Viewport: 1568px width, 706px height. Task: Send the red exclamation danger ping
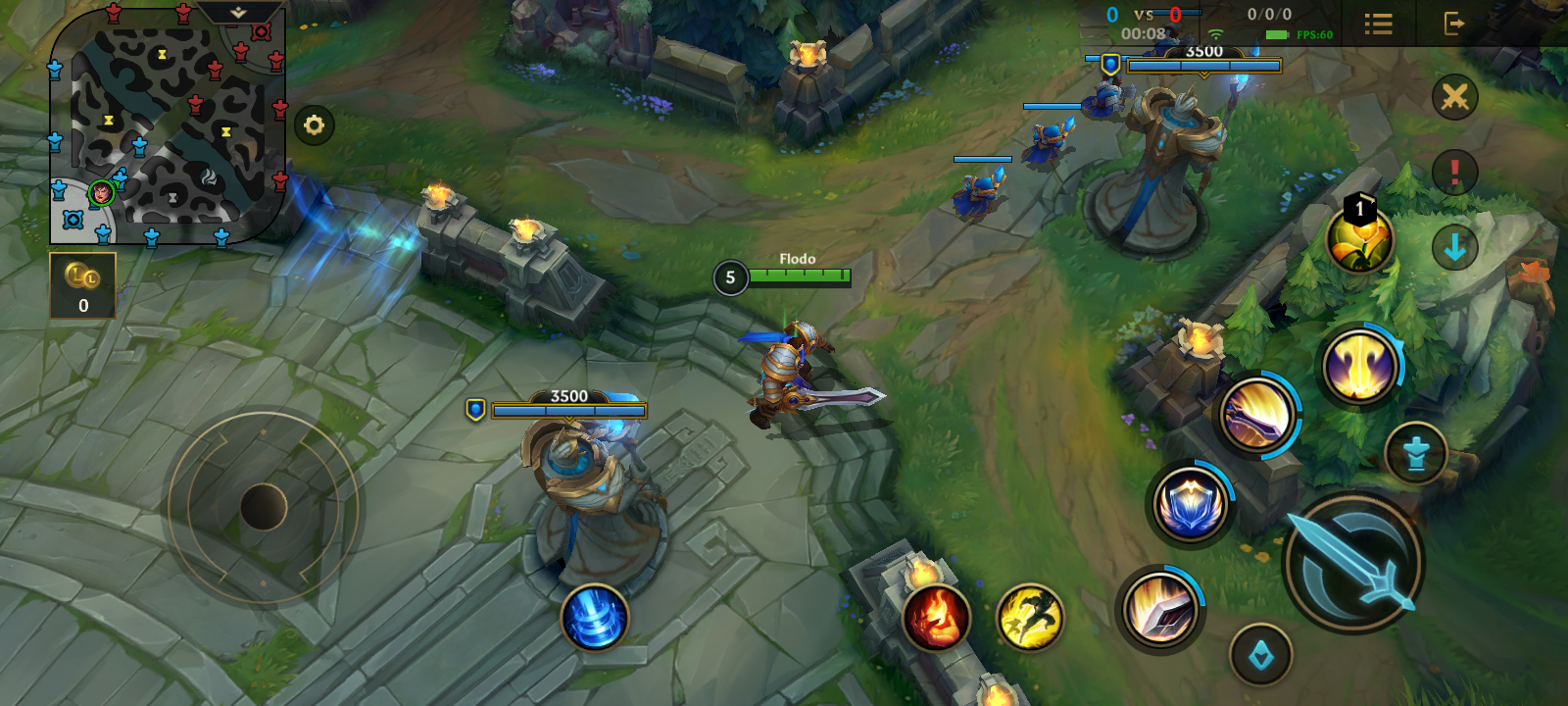click(x=1455, y=173)
